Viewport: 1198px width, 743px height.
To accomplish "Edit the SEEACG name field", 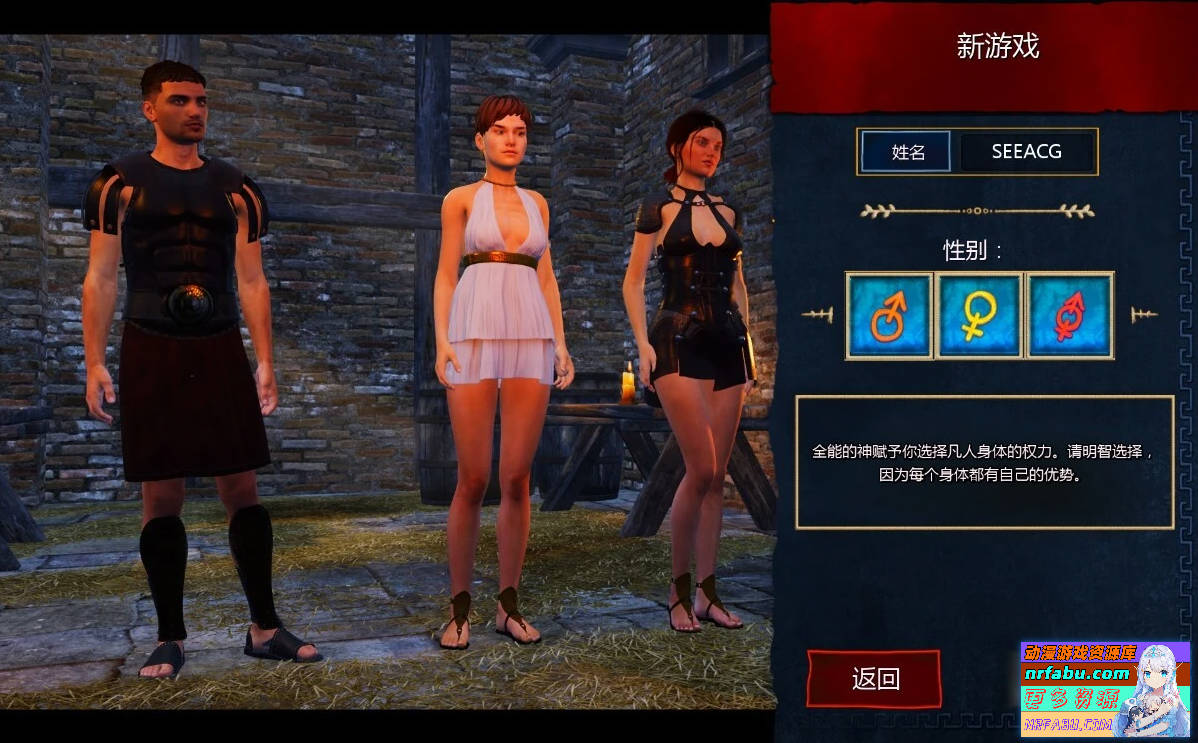I will click(x=1026, y=152).
